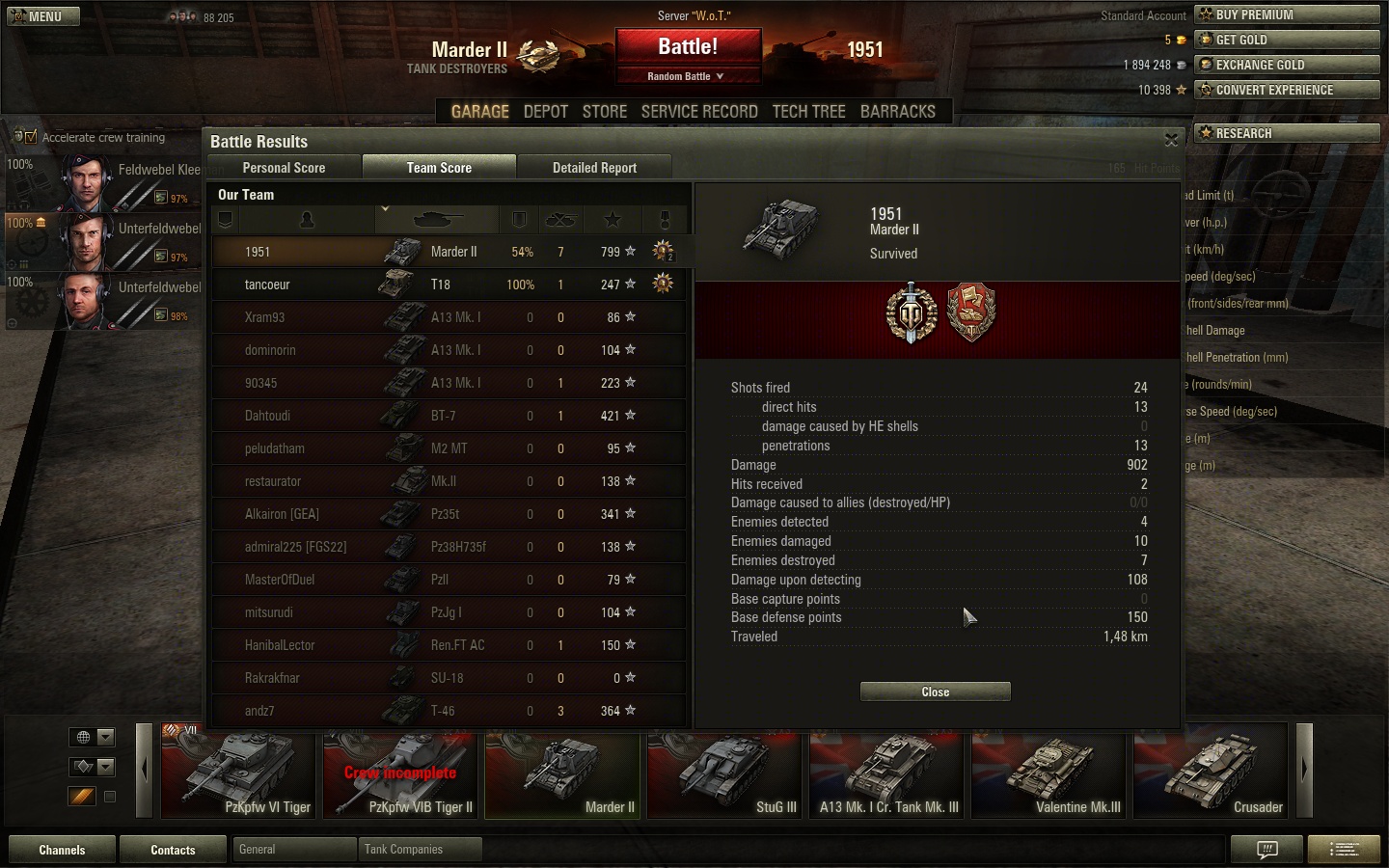Close the Battle Results window with the X
Viewport: 1389px width, 868px height.
[1171, 141]
